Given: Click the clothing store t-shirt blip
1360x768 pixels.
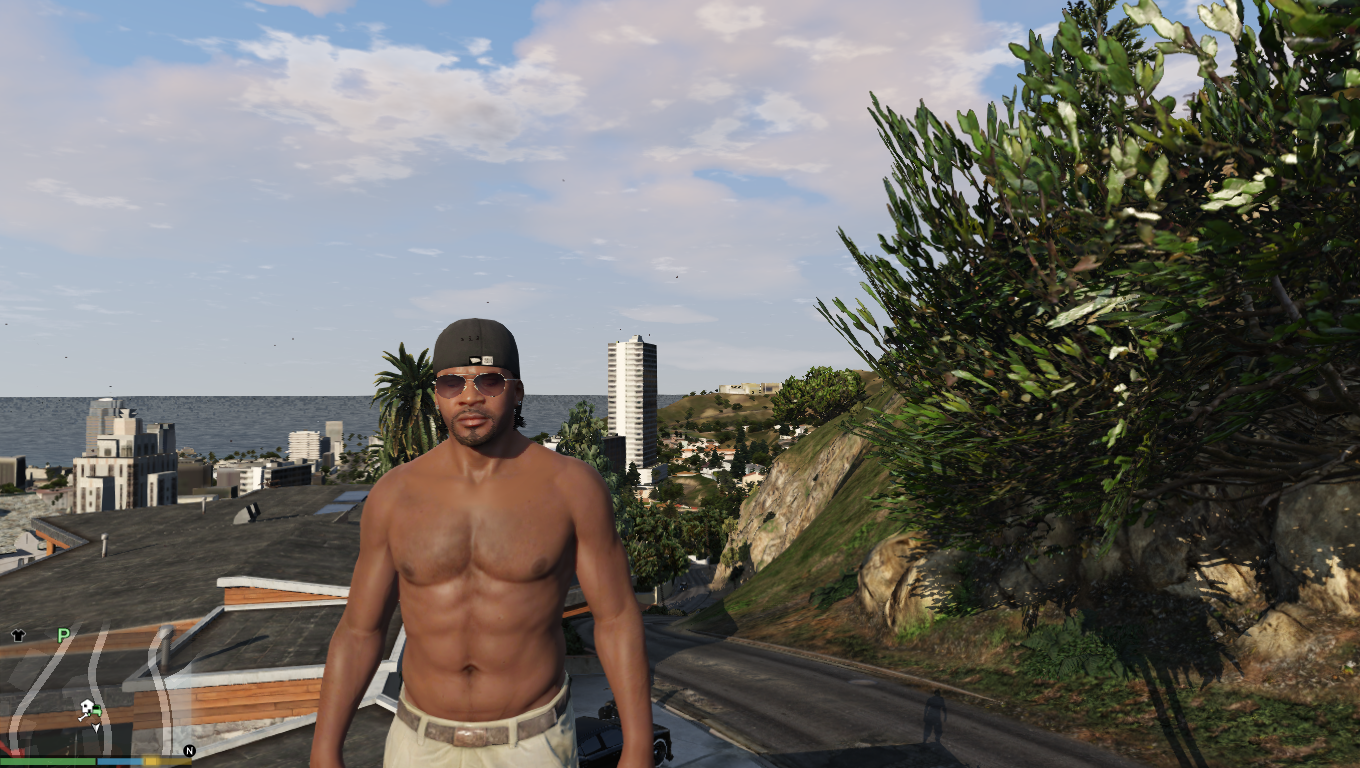Looking at the screenshot, I should coord(17,635).
